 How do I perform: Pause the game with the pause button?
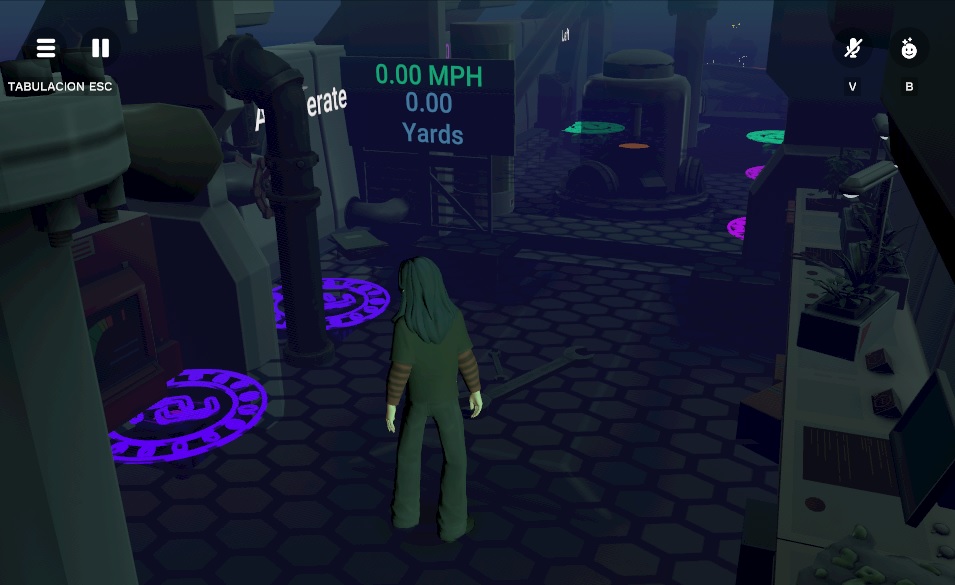[x=101, y=48]
